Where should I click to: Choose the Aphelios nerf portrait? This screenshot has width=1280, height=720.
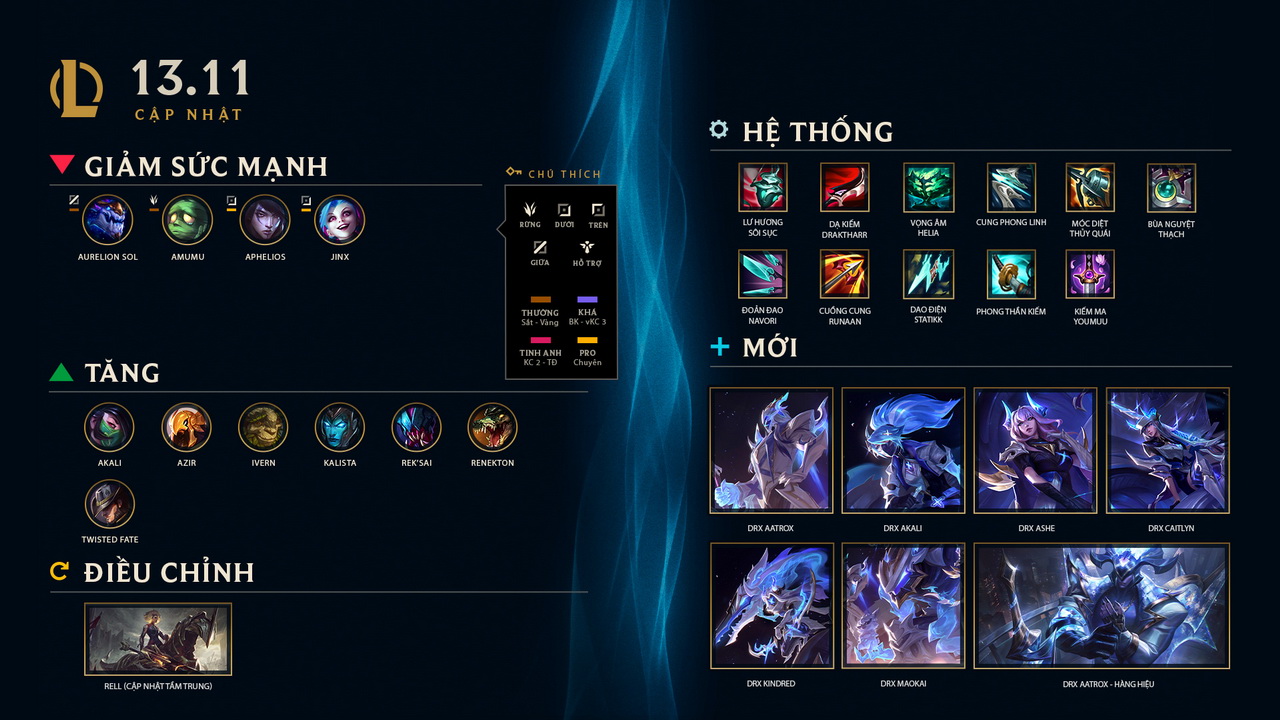265,220
